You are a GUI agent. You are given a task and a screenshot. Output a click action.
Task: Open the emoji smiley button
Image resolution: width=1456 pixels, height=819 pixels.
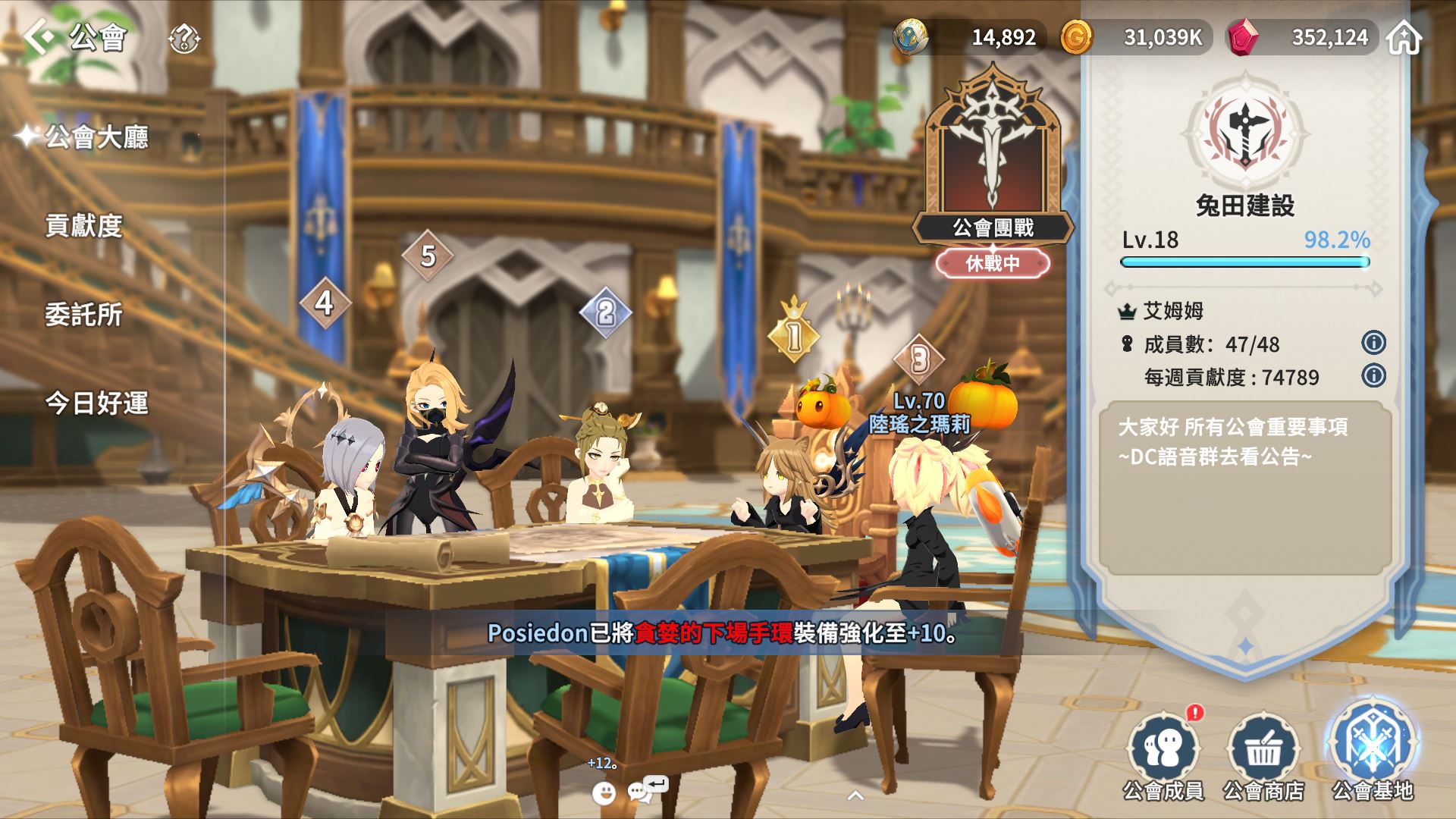[604, 792]
